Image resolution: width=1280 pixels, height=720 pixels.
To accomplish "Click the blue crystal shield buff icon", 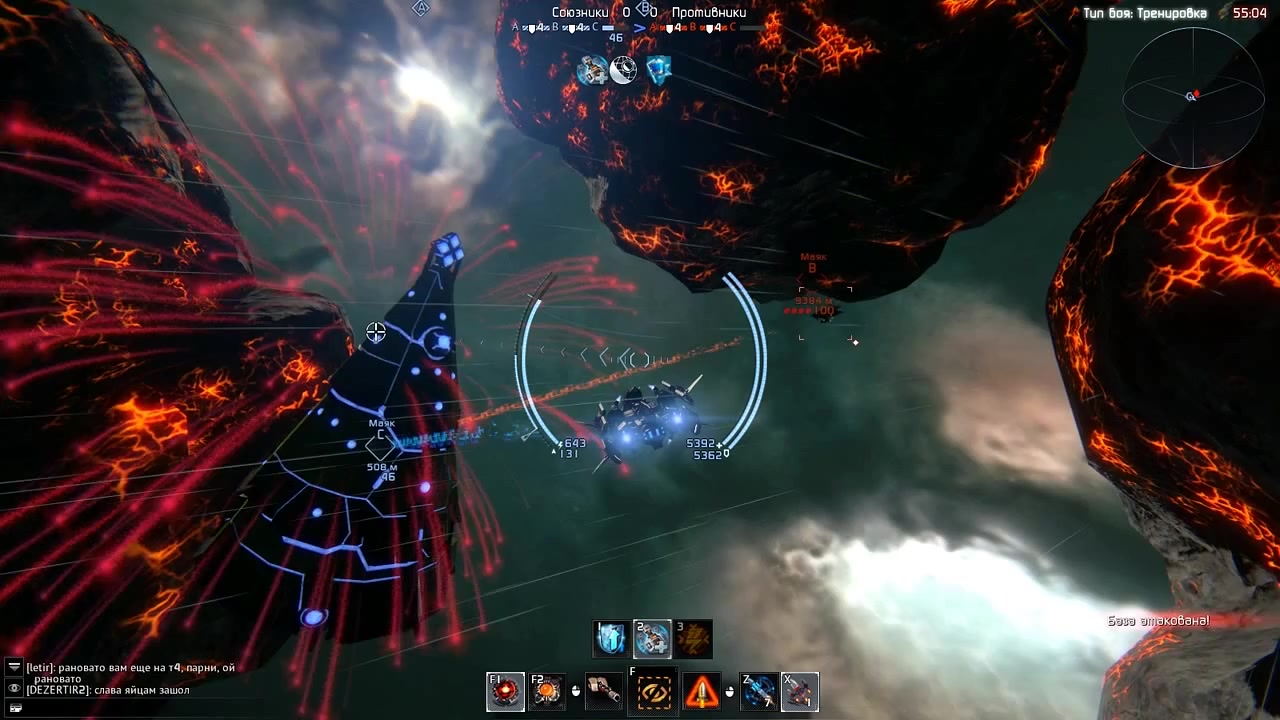I will click(x=657, y=70).
